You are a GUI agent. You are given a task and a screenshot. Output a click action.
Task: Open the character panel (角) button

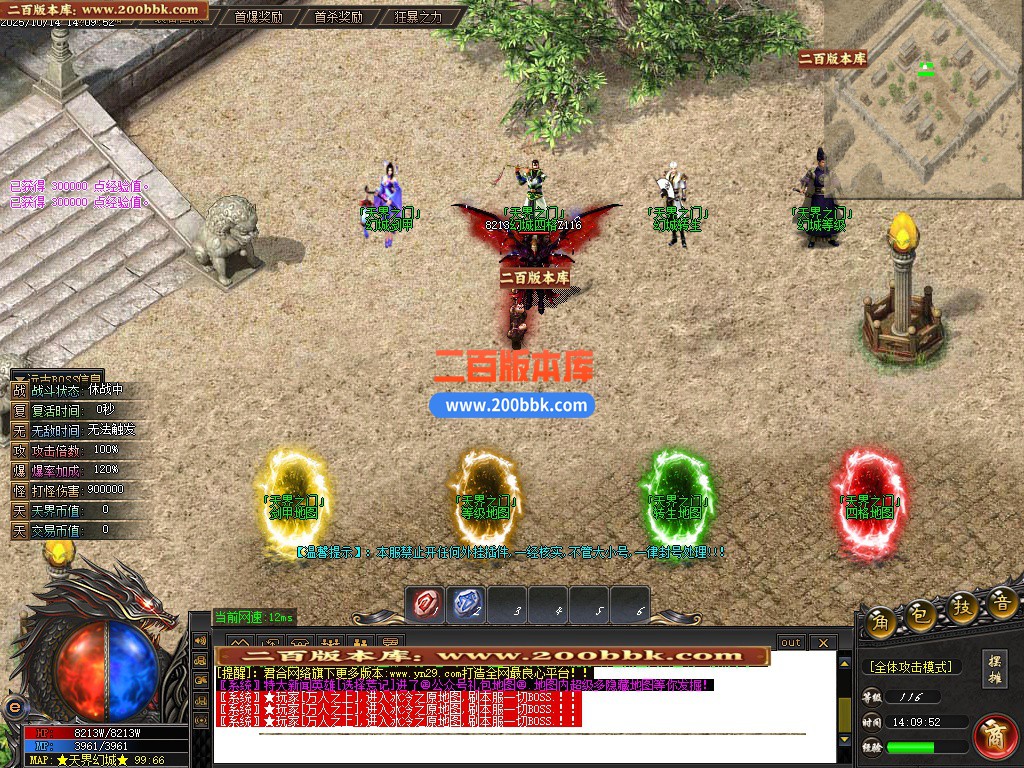pyautogui.click(x=881, y=617)
